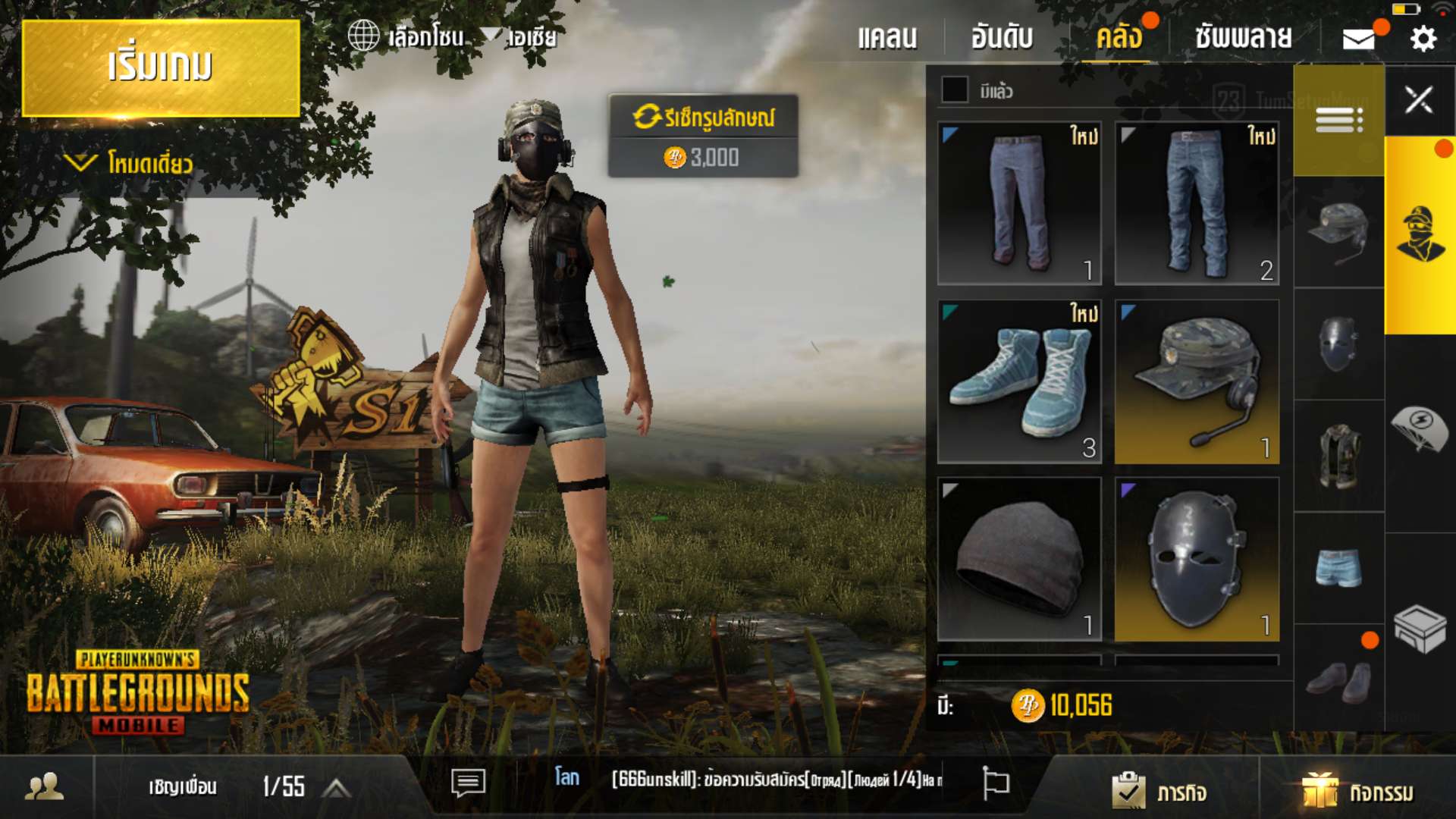Screen dimensions: 1456x819
Task: Start the game with the yellow button
Action: coord(161,68)
